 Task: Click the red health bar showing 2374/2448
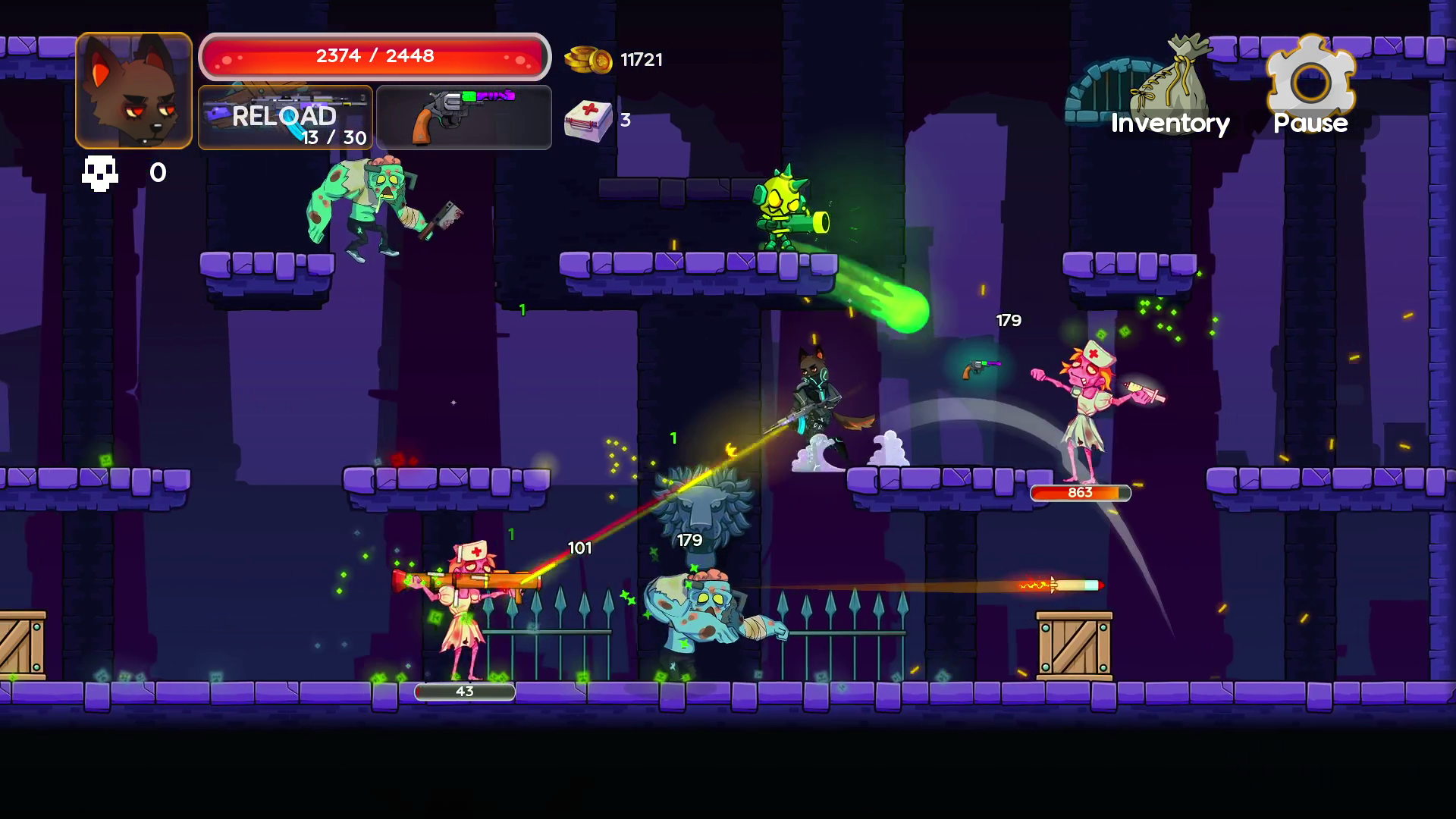click(374, 55)
